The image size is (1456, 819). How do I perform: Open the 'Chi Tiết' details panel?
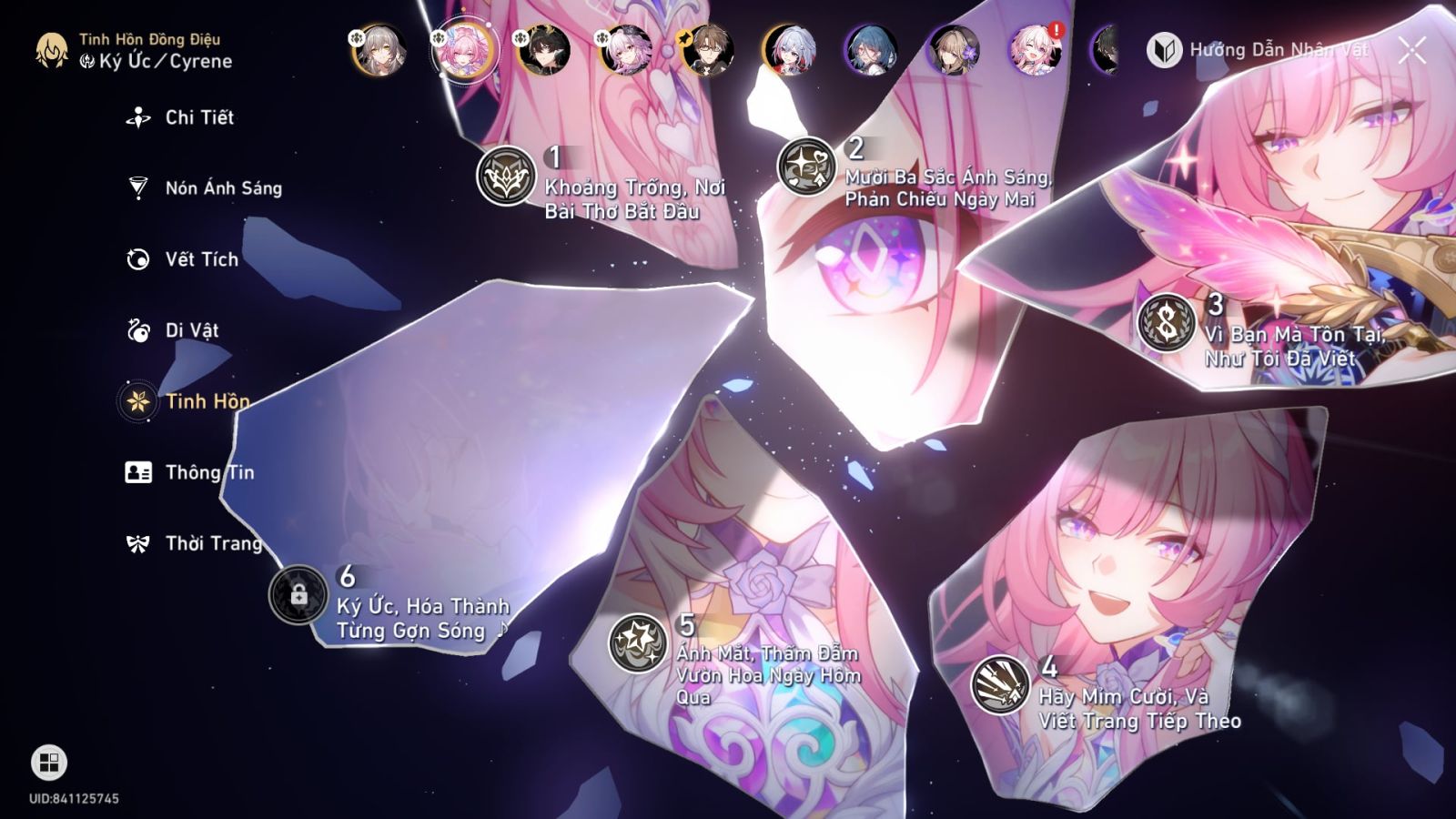tap(136, 117)
